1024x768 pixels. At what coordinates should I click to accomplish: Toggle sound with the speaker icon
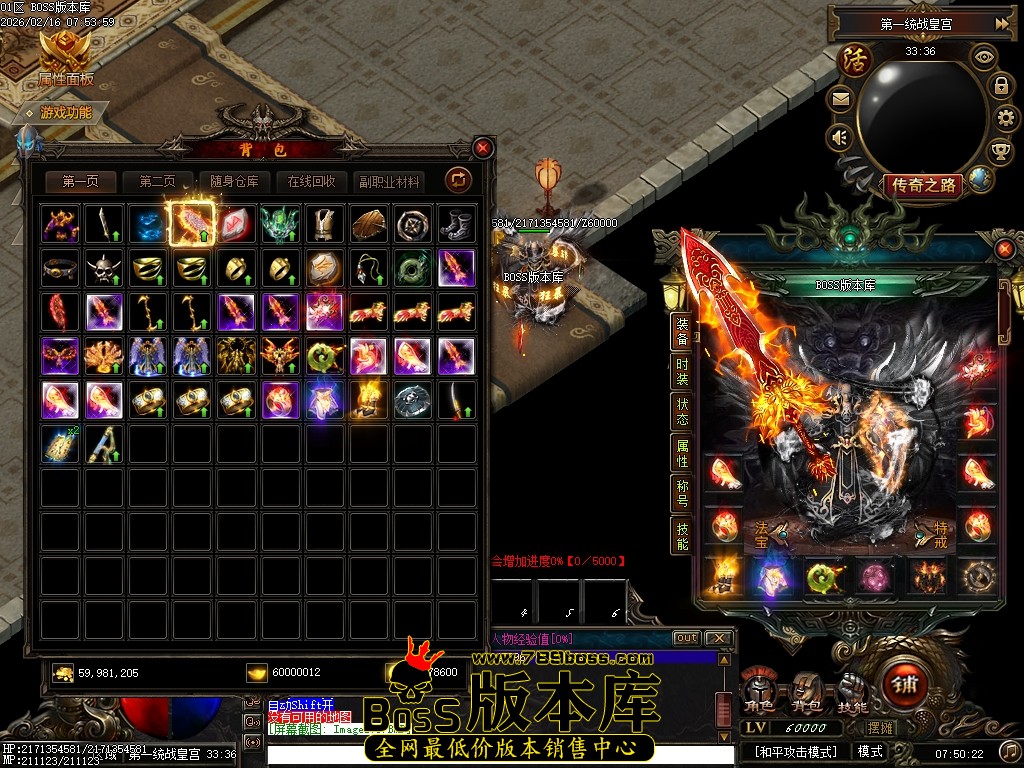[x=840, y=136]
